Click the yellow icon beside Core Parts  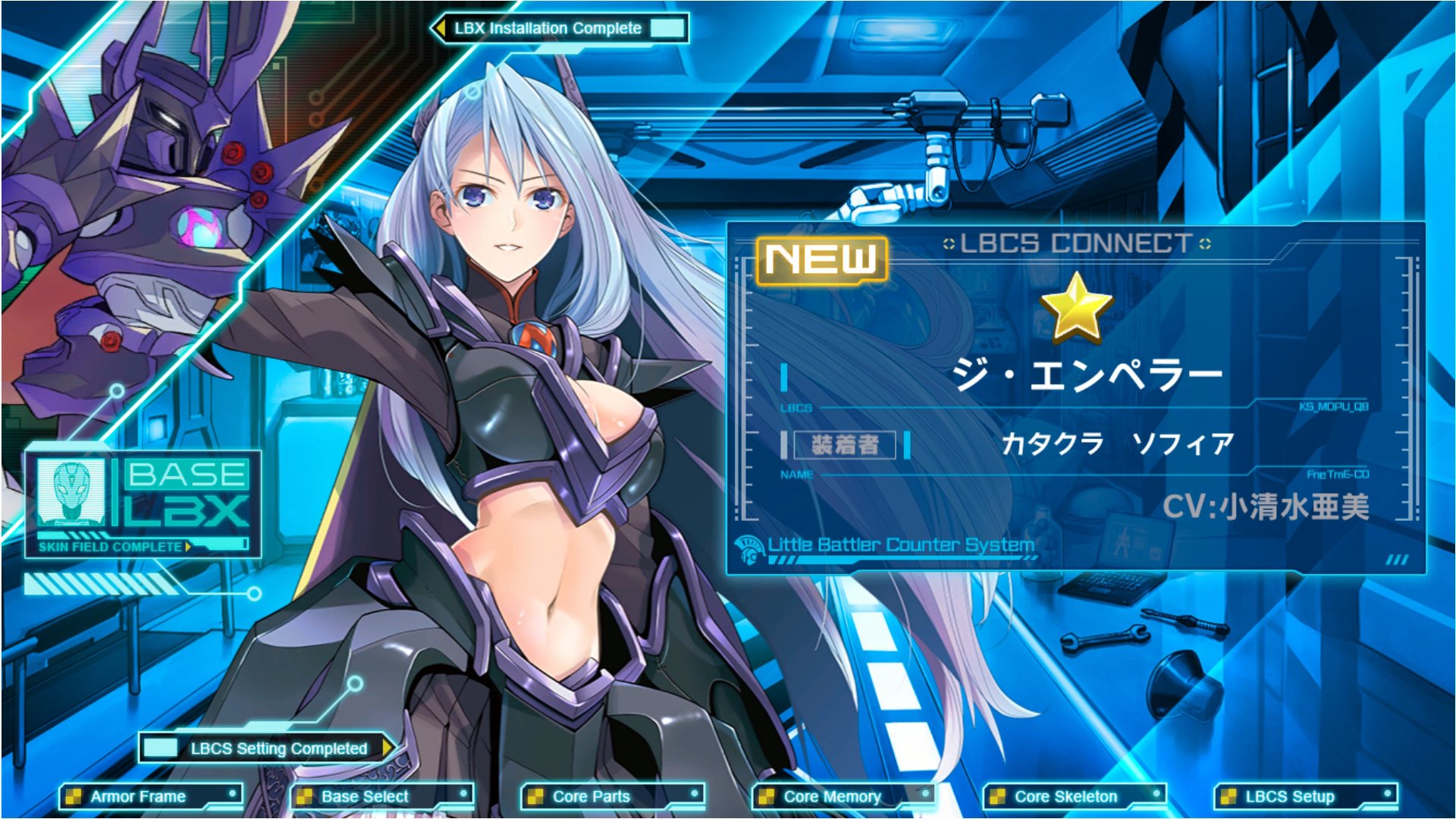coord(535,796)
